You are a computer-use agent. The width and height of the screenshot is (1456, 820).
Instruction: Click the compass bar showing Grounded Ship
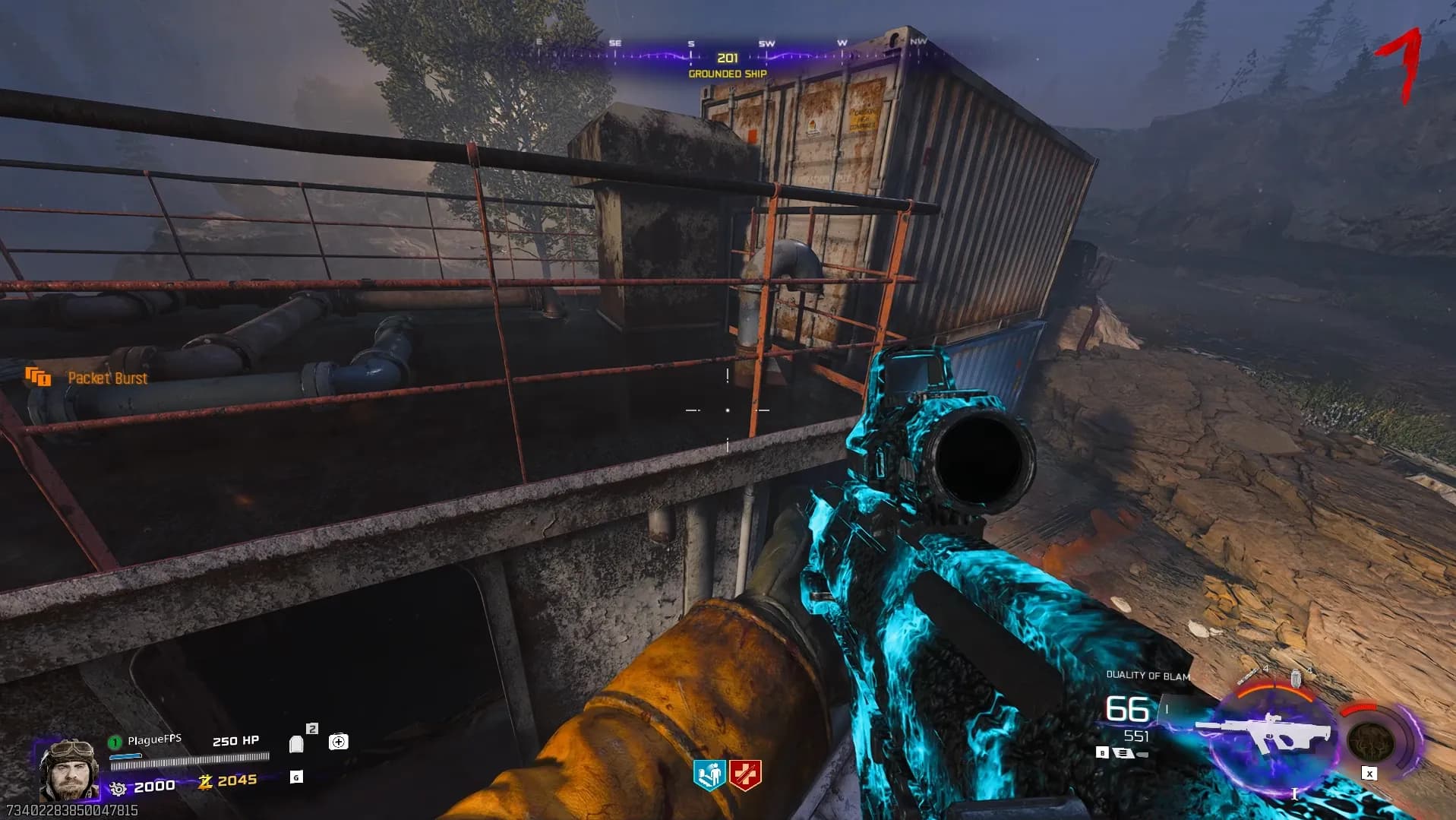(x=727, y=58)
